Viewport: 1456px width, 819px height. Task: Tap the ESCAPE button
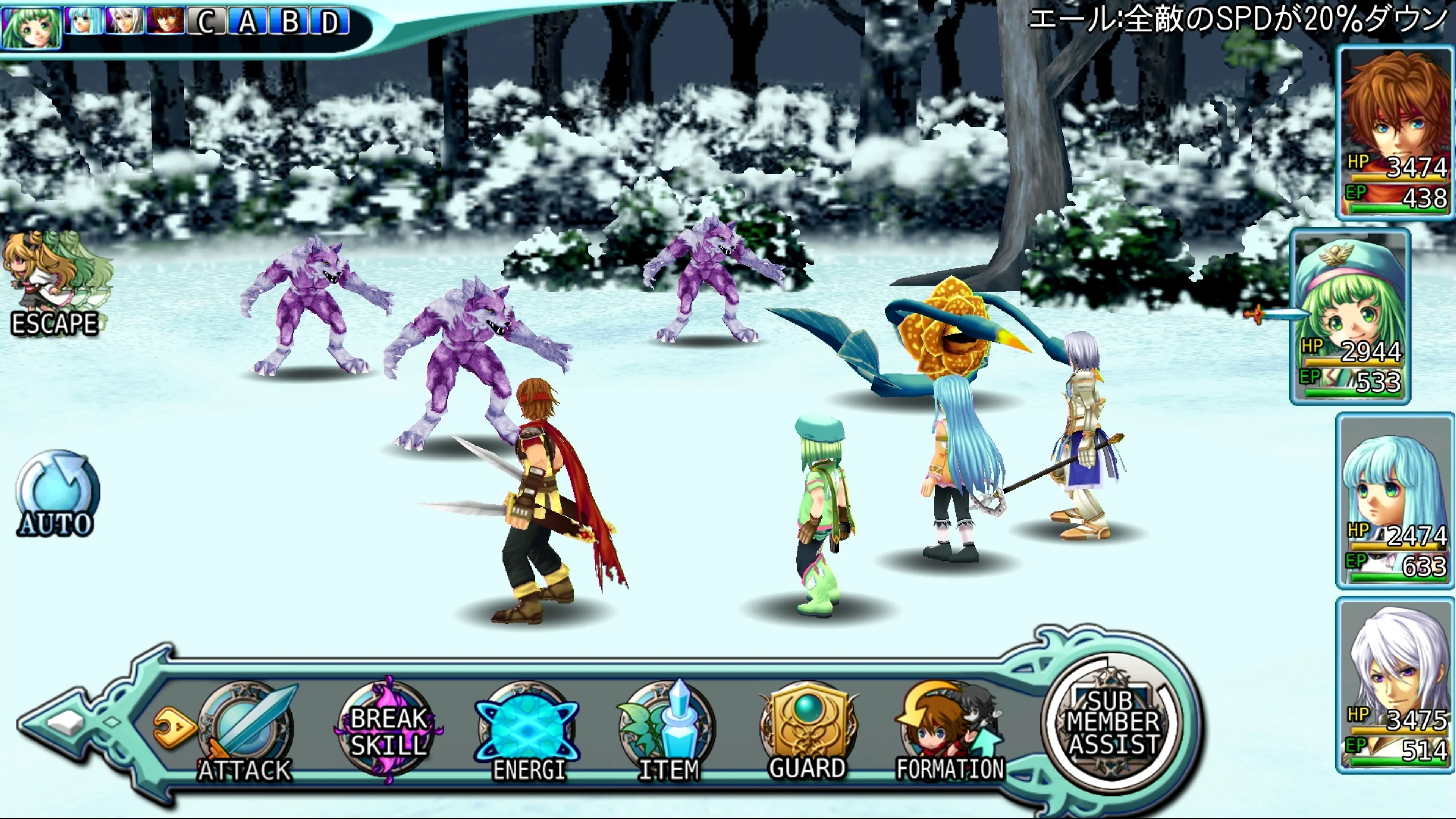click(x=55, y=286)
